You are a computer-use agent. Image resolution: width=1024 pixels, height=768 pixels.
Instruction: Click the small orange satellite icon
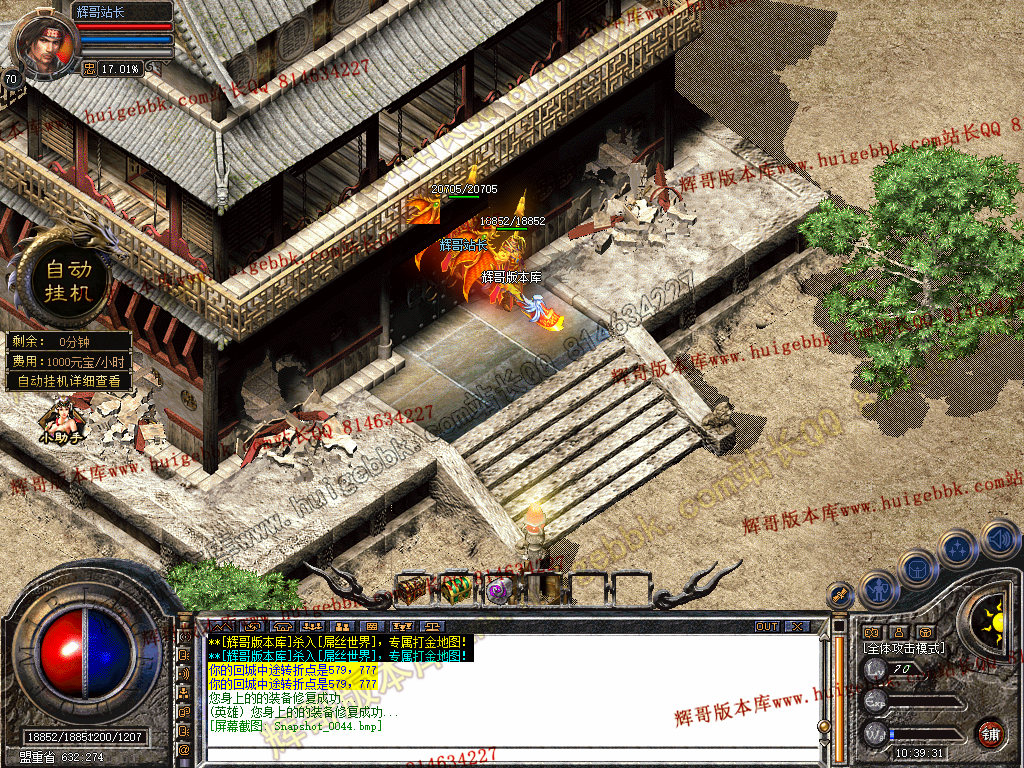tap(841, 595)
